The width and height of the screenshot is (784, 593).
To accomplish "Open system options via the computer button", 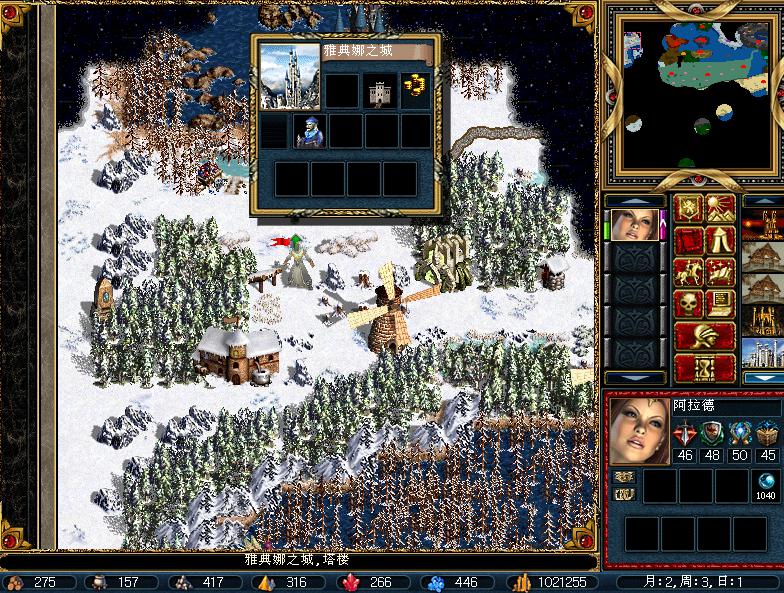I will [x=721, y=303].
